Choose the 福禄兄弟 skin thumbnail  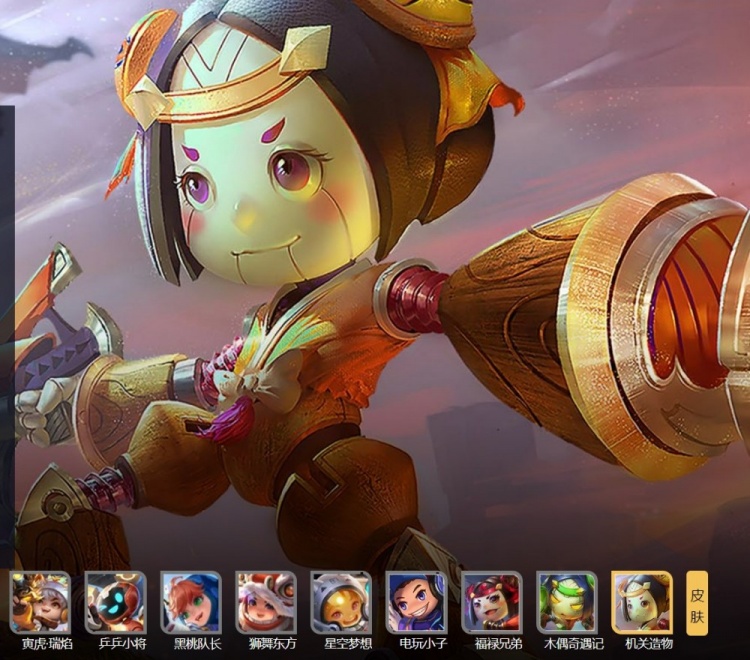[x=492, y=602]
